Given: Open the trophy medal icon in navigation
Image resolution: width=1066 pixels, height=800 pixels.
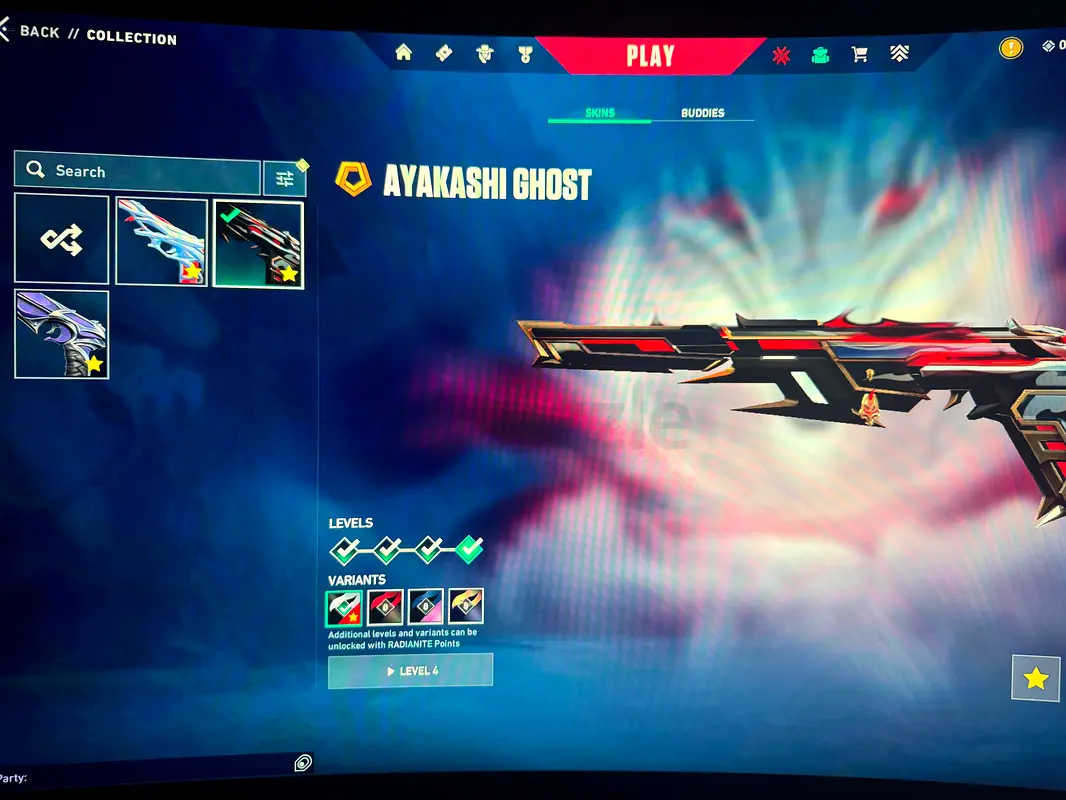Looking at the screenshot, I should point(526,54).
